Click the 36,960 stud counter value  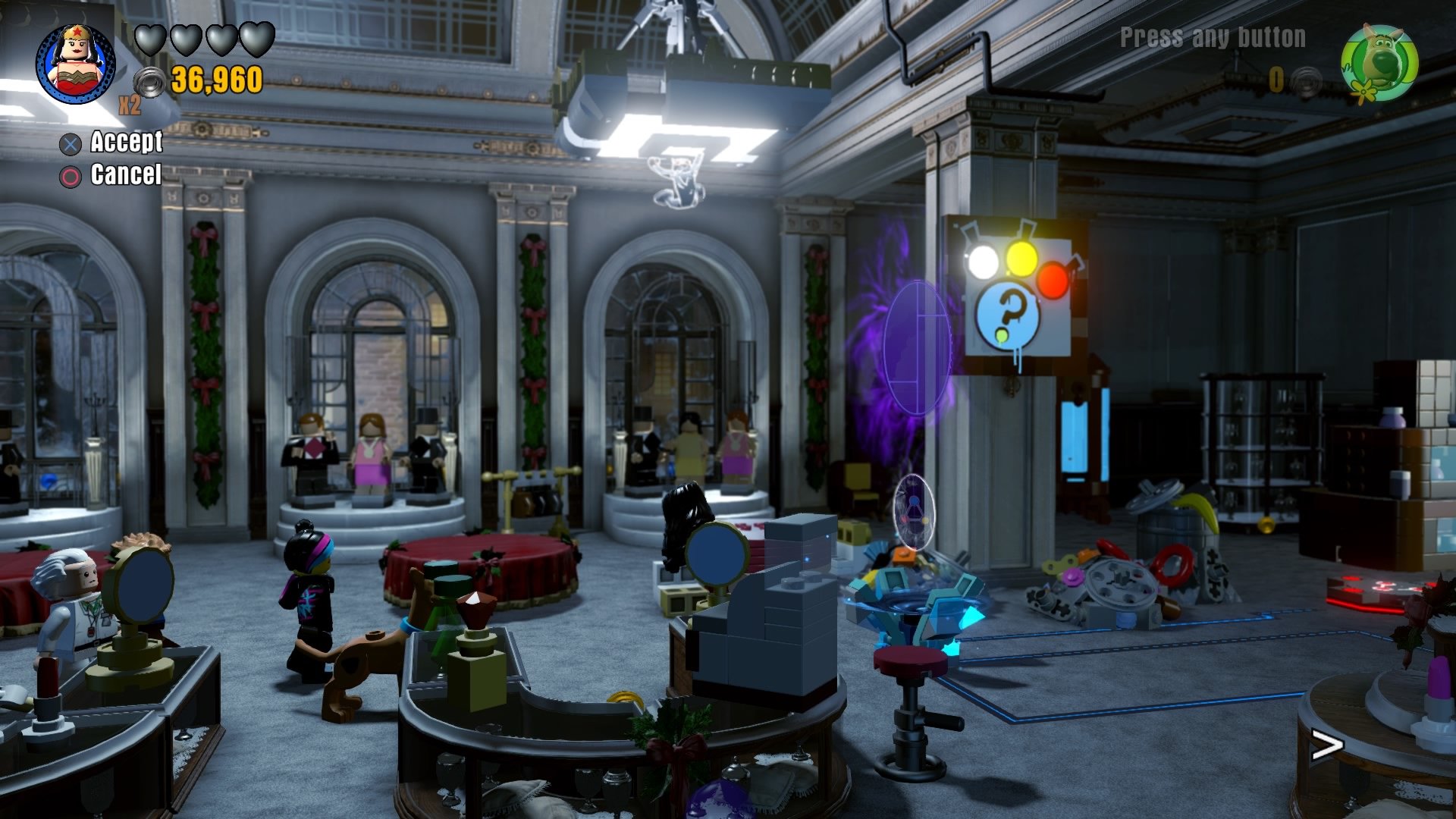coord(216,78)
